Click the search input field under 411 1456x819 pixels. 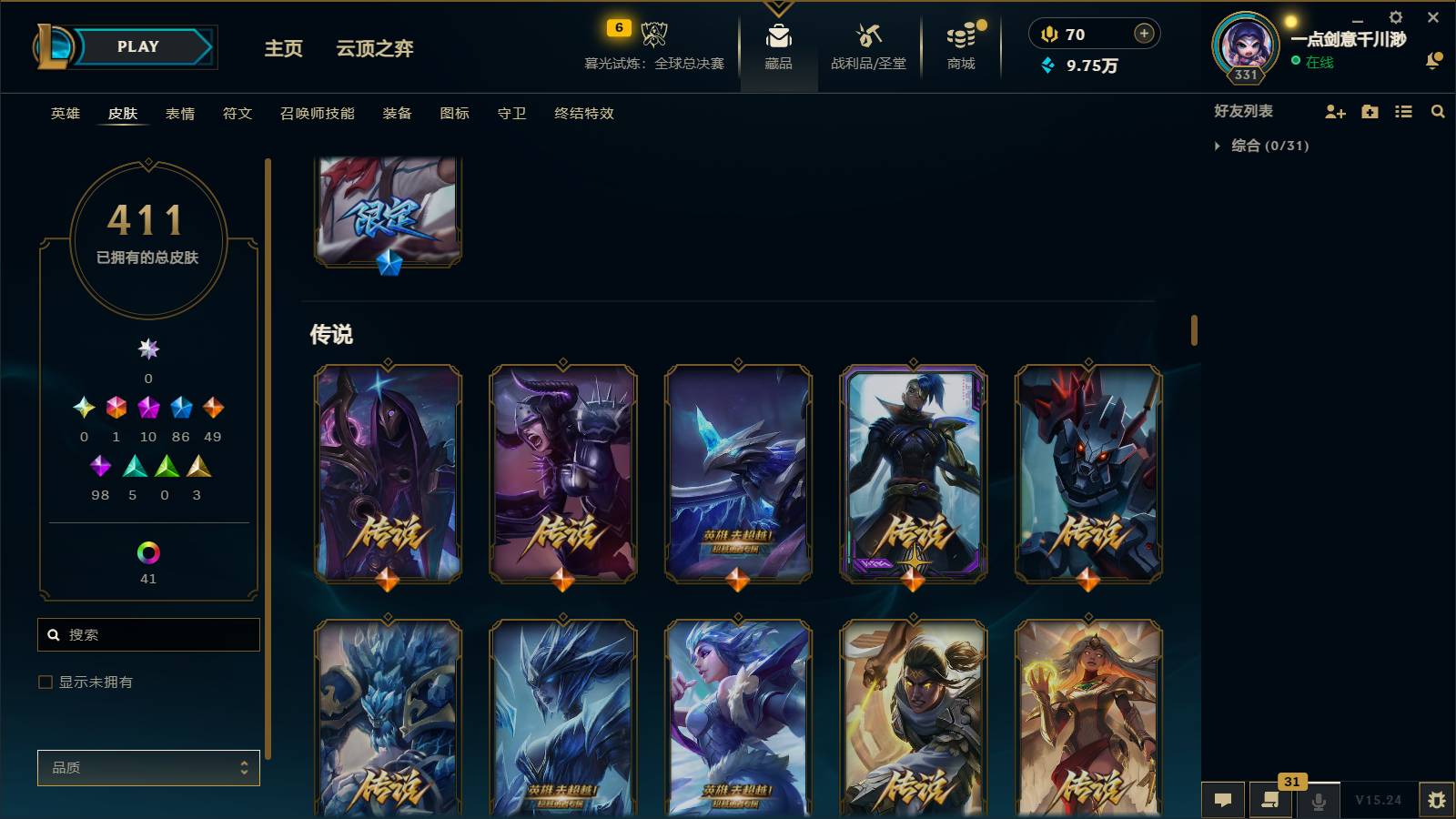[x=148, y=634]
